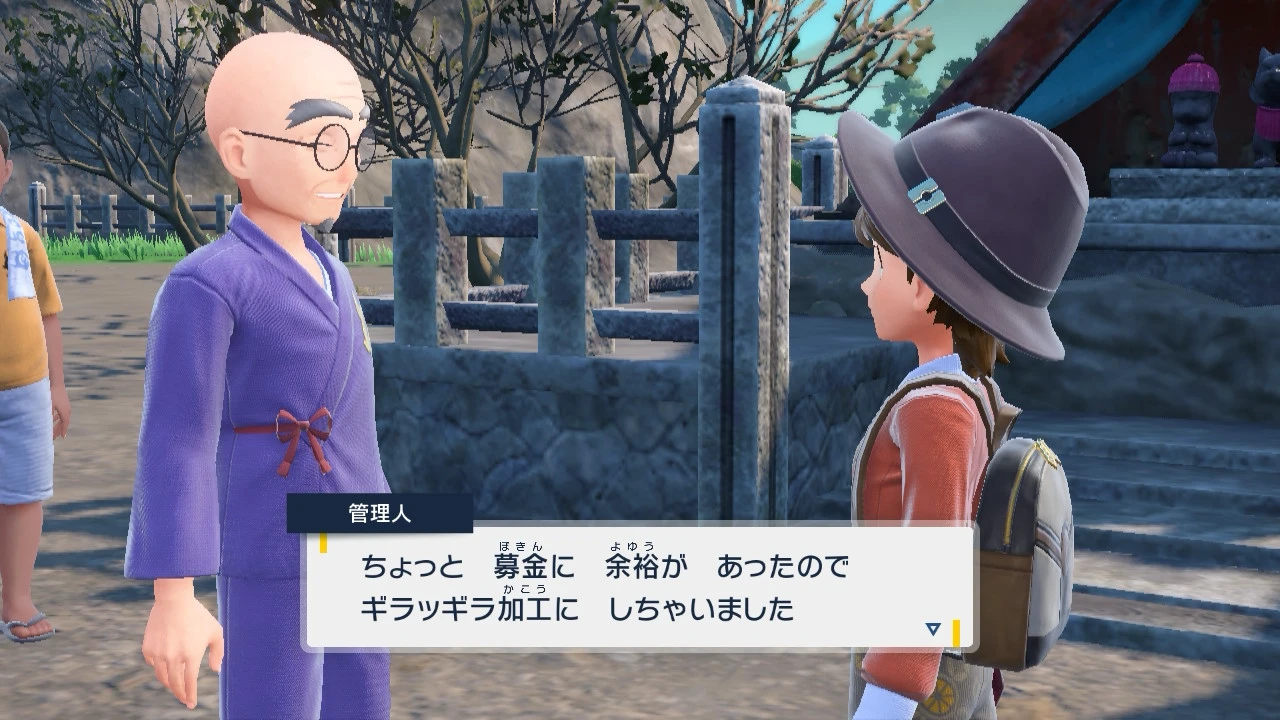
Task: Advance dialogue with the blue arrow indicator
Action: pyautogui.click(x=933, y=629)
